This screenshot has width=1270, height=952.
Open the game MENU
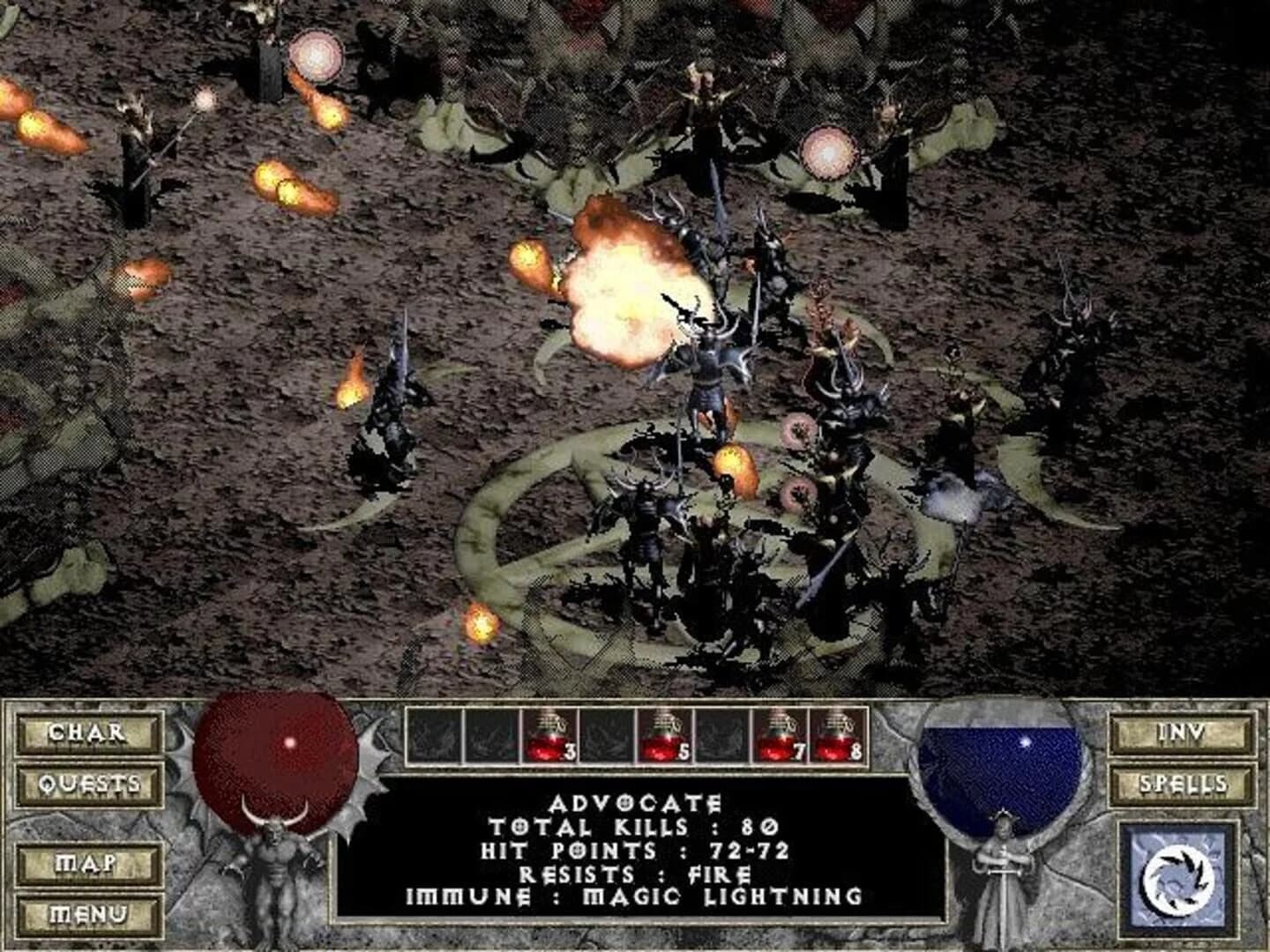(x=86, y=912)
